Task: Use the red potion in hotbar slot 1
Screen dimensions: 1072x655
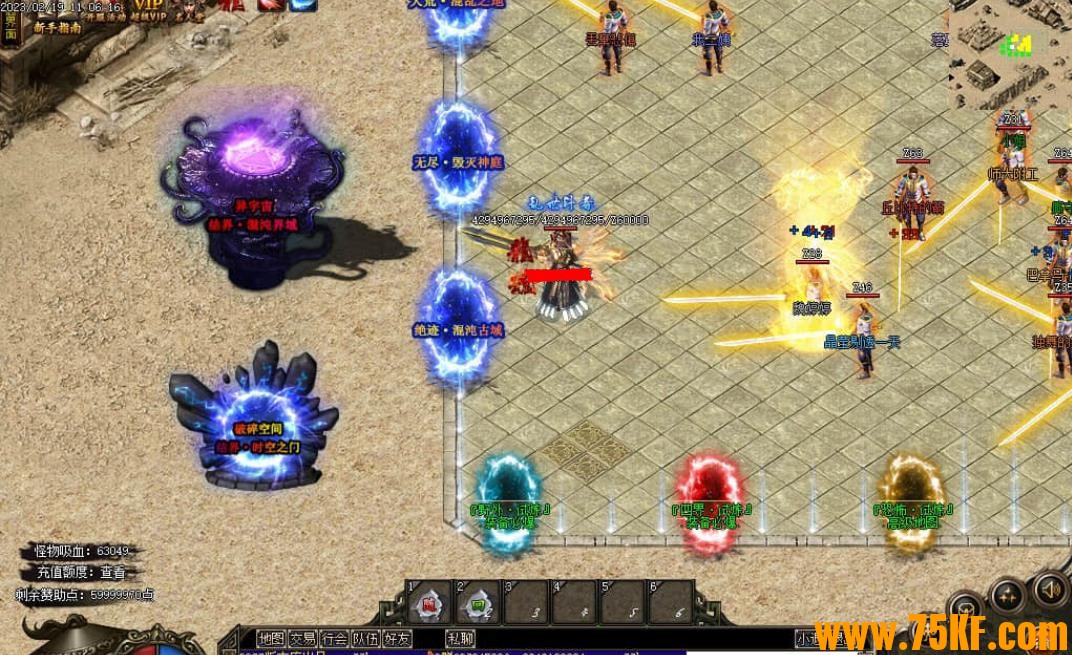Action: (x=430, y=604)
